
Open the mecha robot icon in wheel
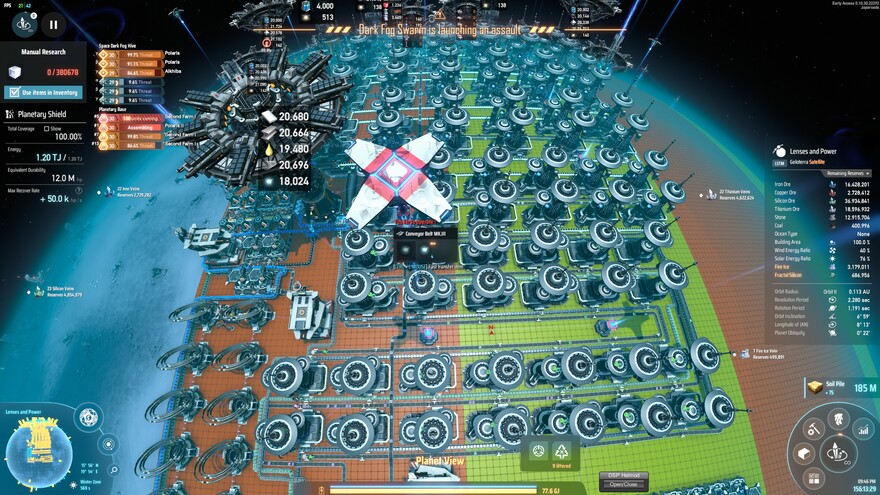[x=838, y=417]
